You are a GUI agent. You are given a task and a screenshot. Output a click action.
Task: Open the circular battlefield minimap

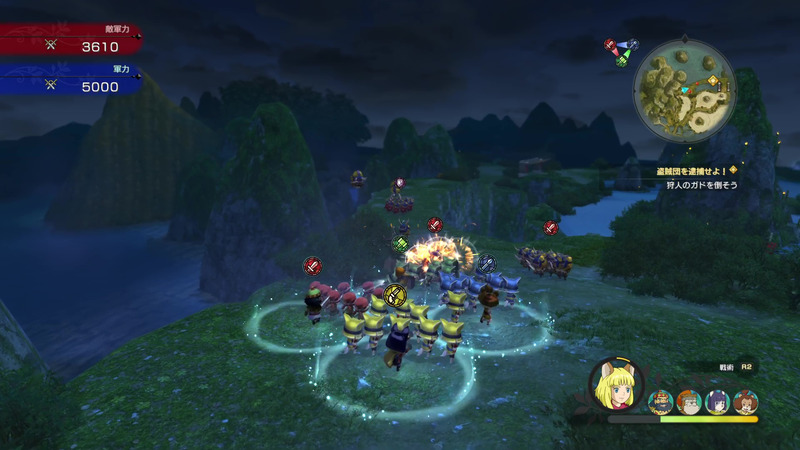pyautogui.click(x=685, y=91)
